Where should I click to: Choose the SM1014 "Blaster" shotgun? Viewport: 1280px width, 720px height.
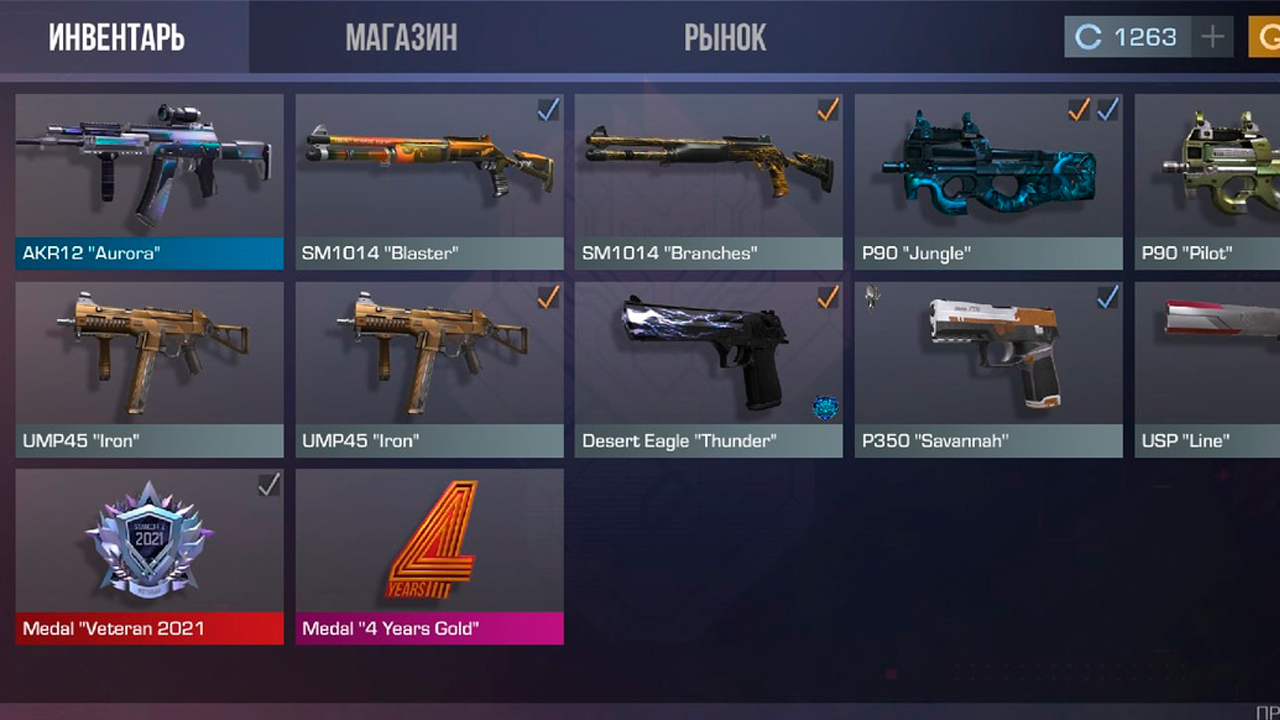click(x=429, y=181)
